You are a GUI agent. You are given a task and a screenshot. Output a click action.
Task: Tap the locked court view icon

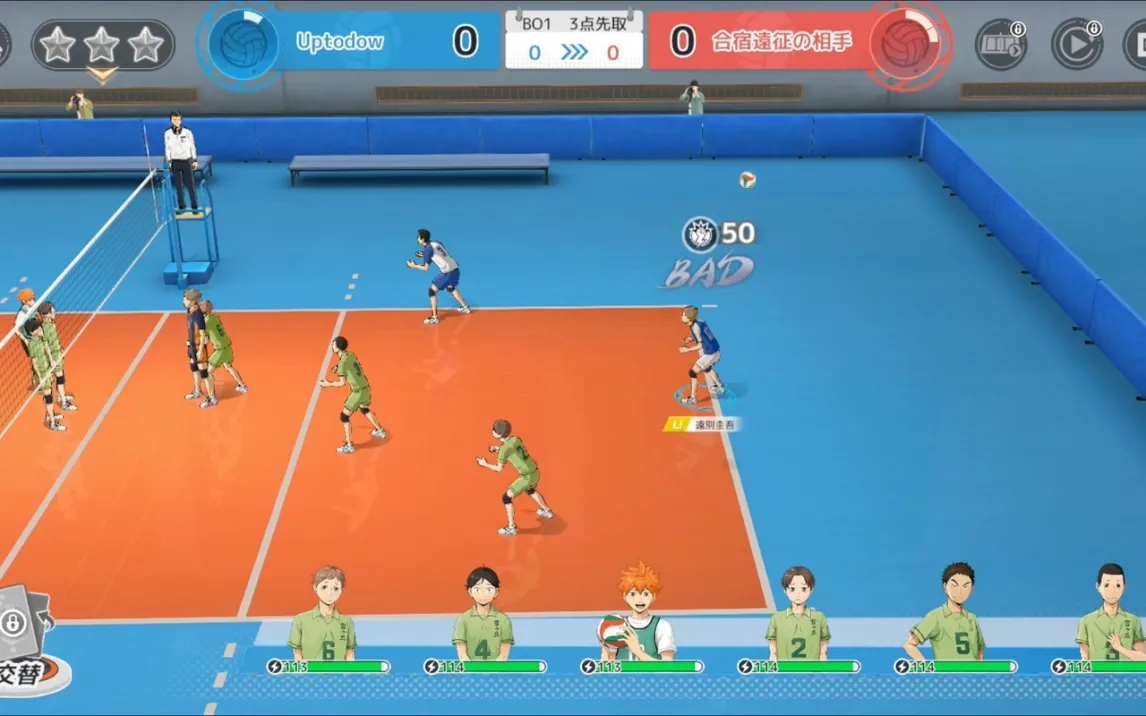pyautogui.click(x=1000, y=44)
